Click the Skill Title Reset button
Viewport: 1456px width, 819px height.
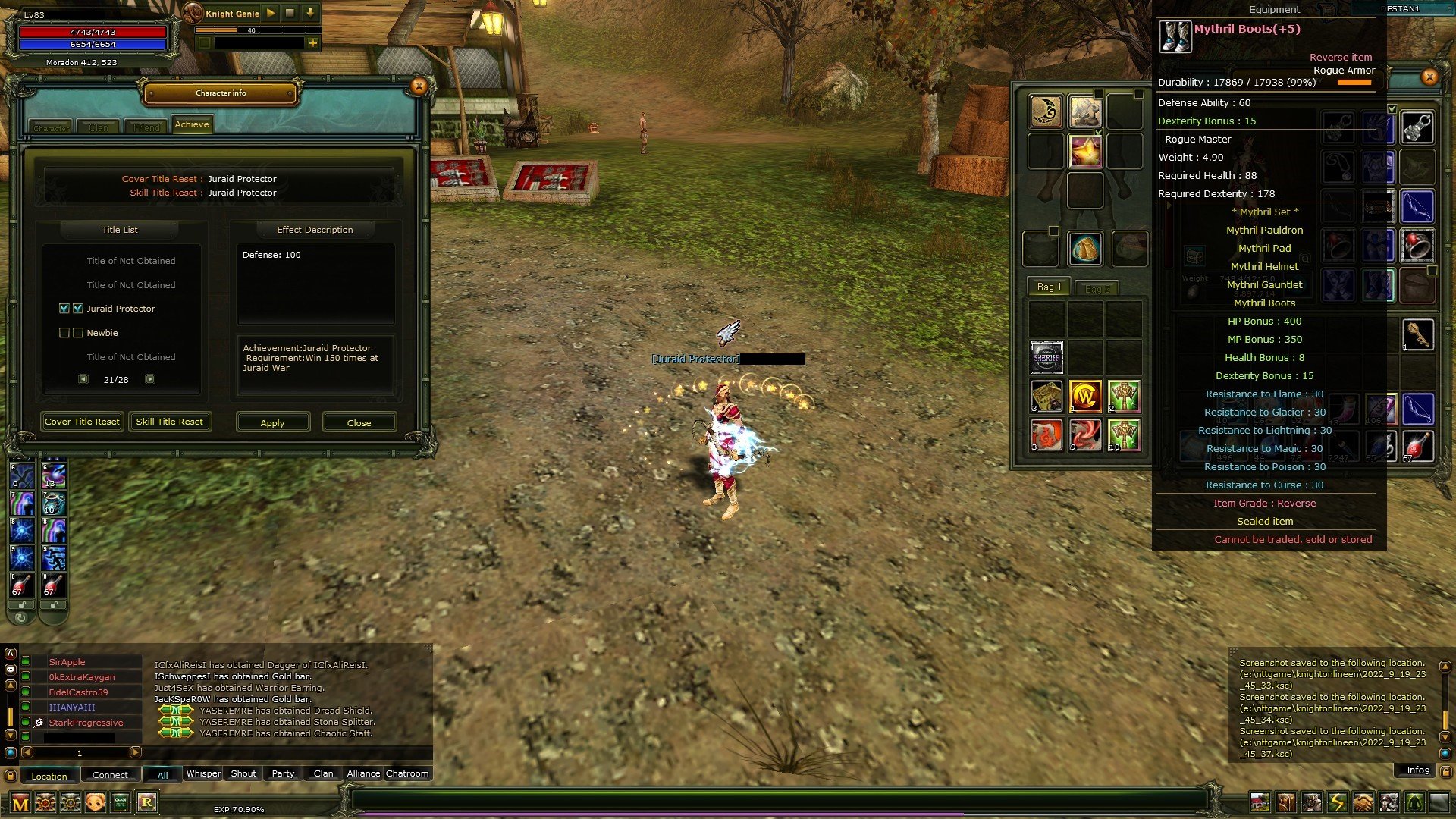point(170,422)
